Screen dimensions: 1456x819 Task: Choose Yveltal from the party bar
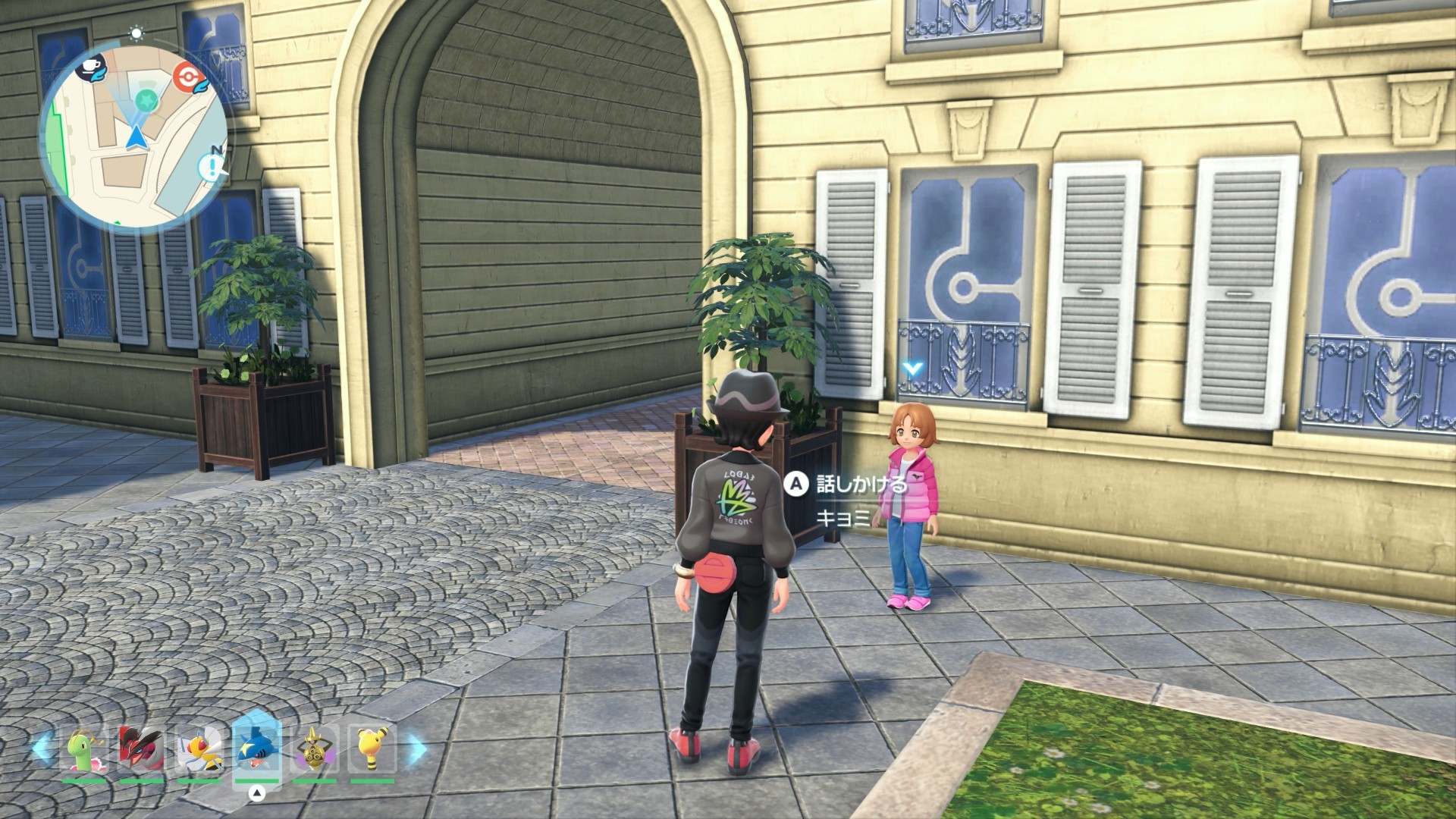pyautogui.click(x=141, y=751)
